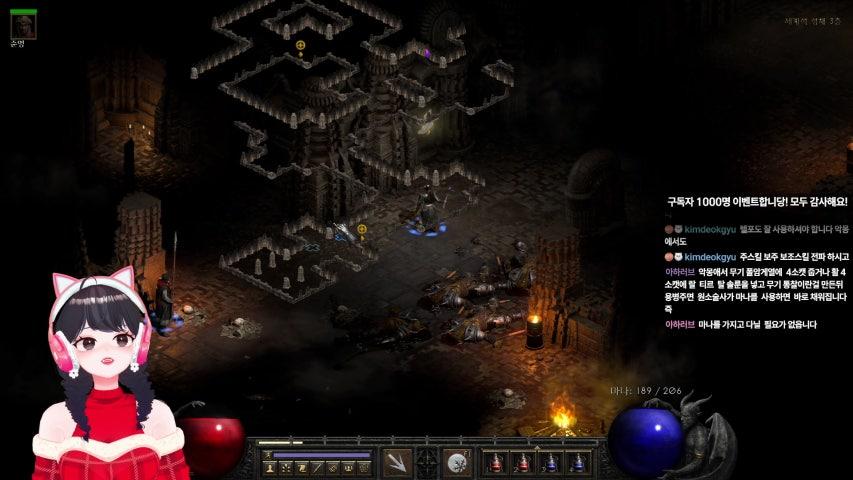This screenshot has height=480, width=853.
Task: Open the right-click frost orb skill selector
Action: pos(458,463)
